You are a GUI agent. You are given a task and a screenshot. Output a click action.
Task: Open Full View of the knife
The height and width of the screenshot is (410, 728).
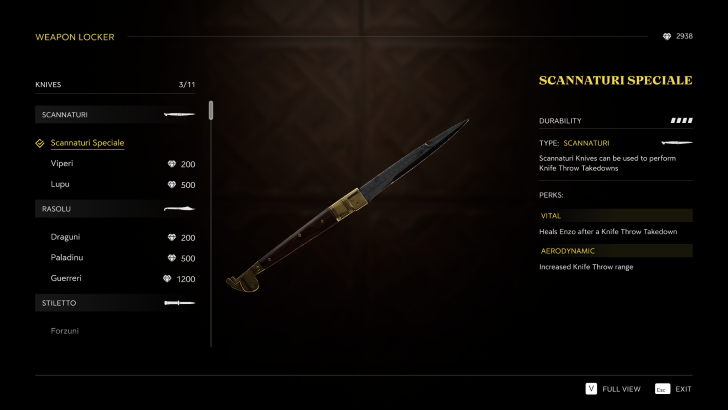[612, 388]
